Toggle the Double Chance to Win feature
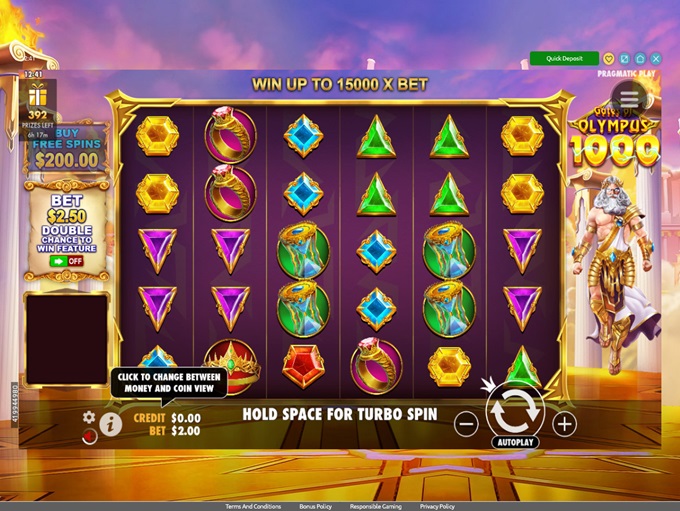Viewport: 680px width, 511px height. (x=67, y=261)
